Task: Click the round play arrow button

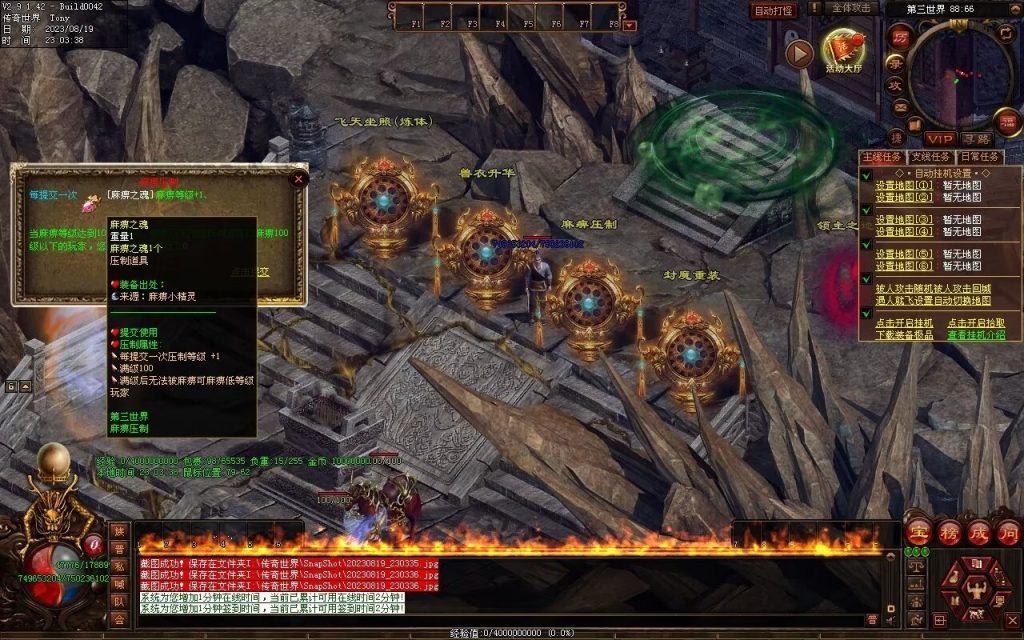Action: (799, 53)
